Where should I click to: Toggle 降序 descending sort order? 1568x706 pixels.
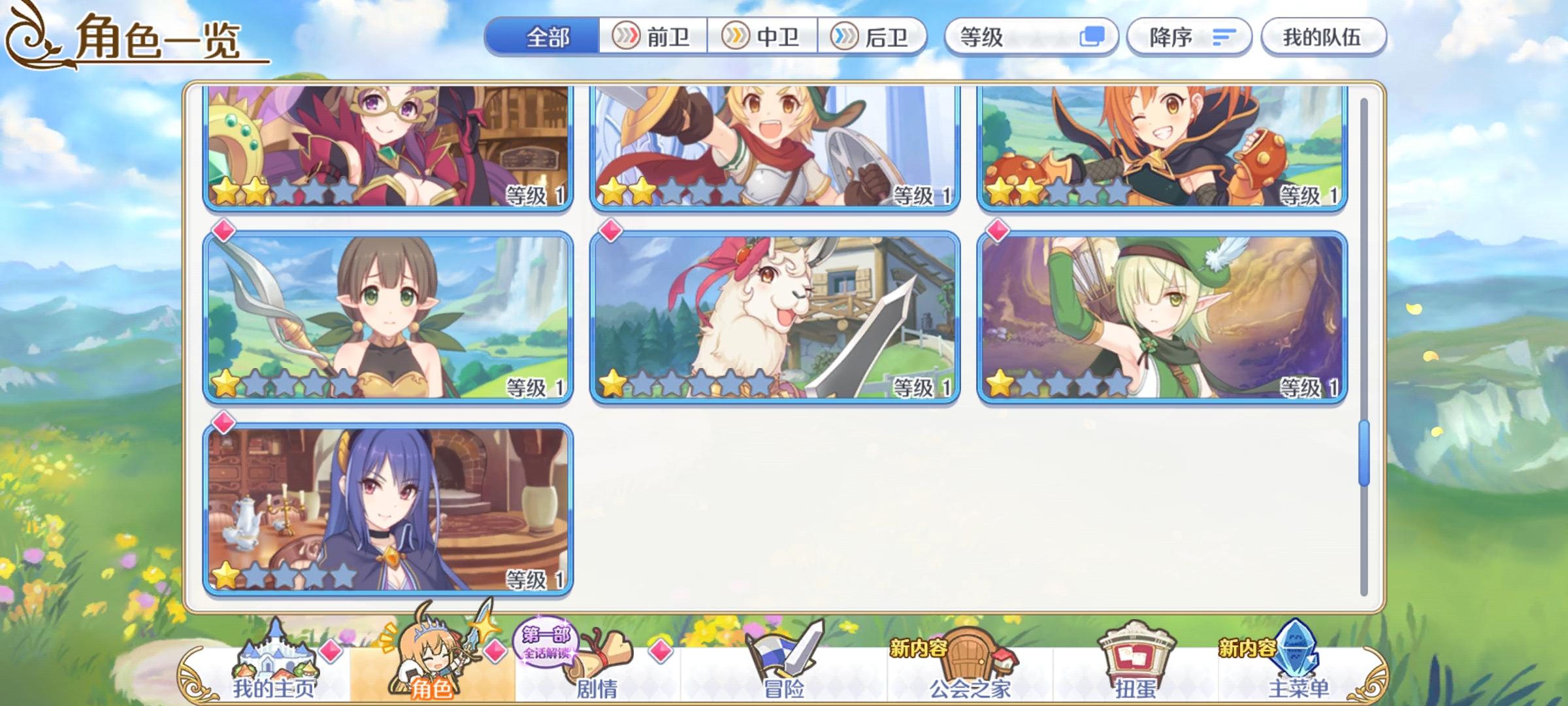coord(1189,37)
